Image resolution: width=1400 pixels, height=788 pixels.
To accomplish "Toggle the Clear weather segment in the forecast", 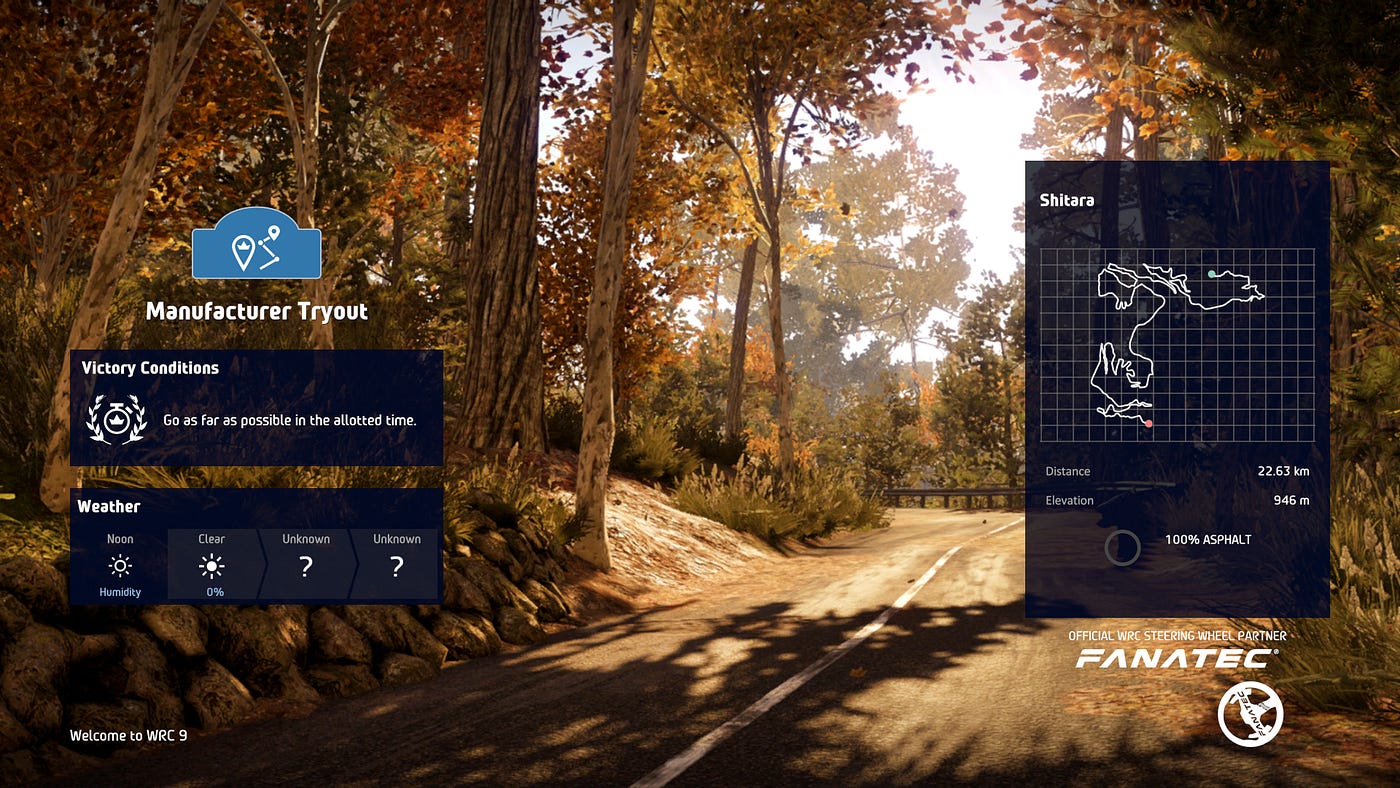I will (211, 565).
